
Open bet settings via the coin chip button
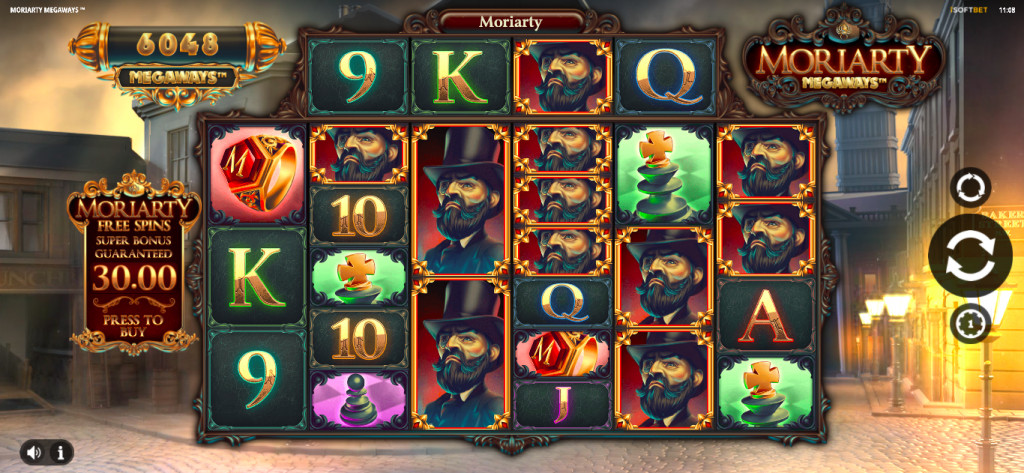(969, 323)
